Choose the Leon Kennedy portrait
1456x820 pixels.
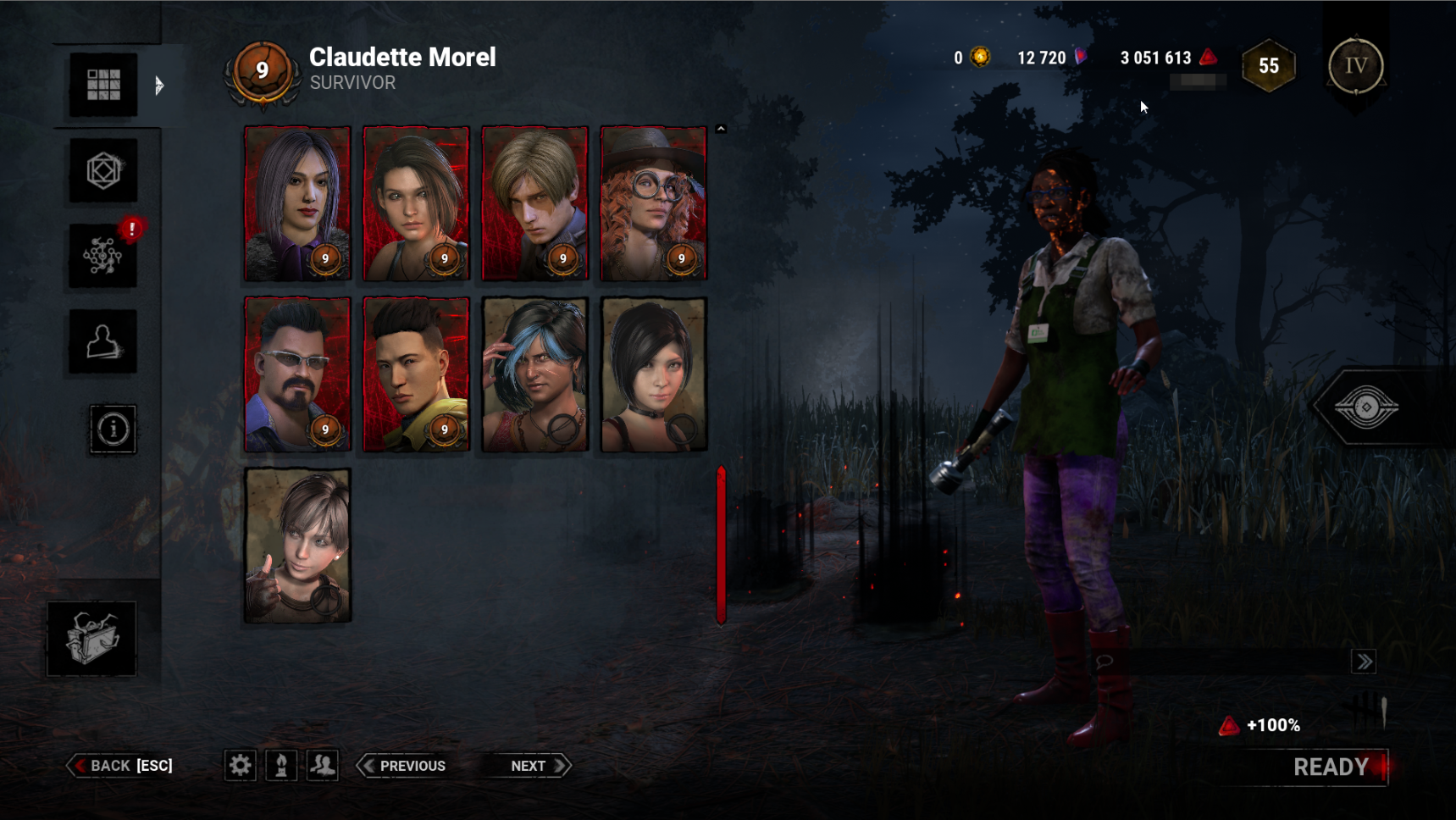click(534, 203)
